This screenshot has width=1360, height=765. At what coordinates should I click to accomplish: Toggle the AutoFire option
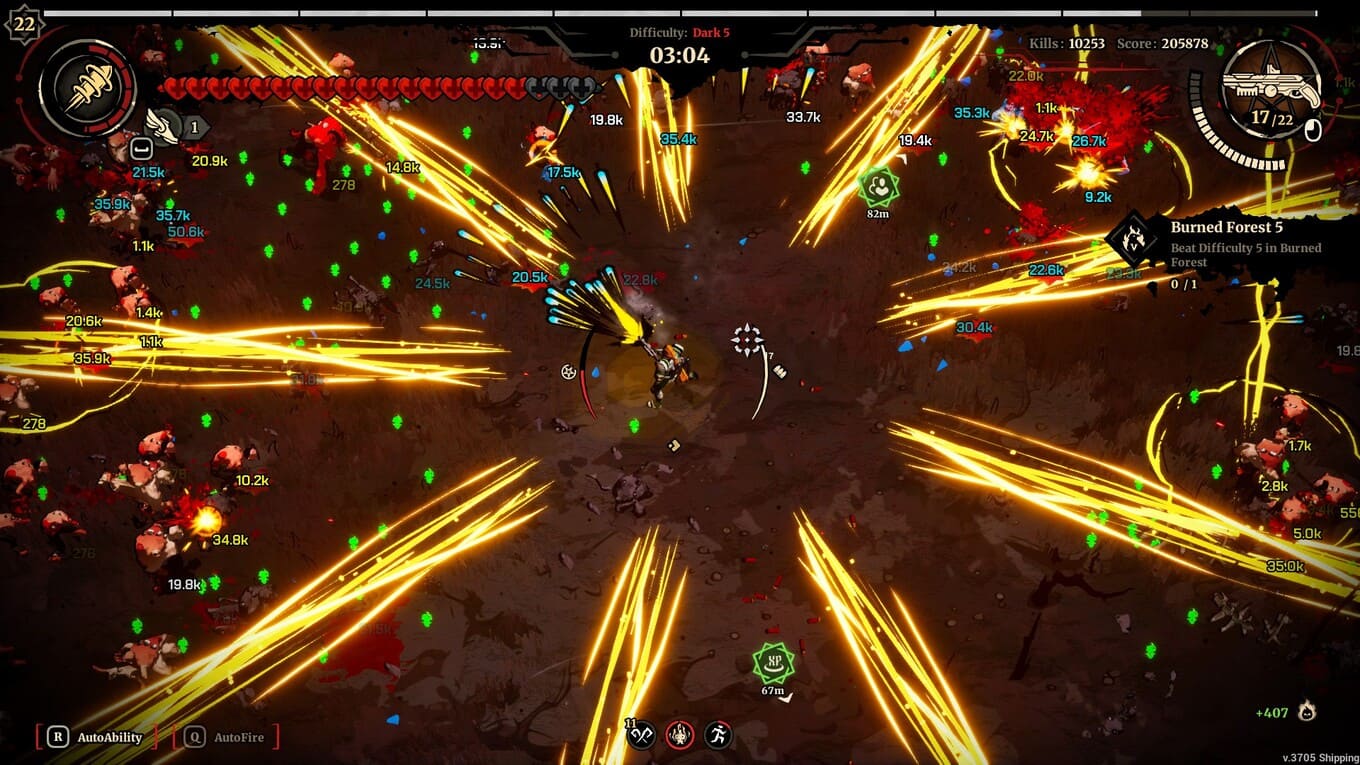[227, 738]
